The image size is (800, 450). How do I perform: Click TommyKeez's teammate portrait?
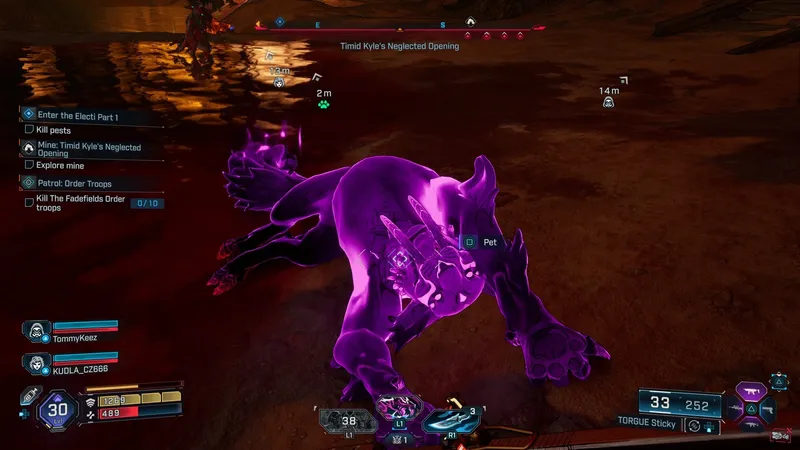pos(34,331)
